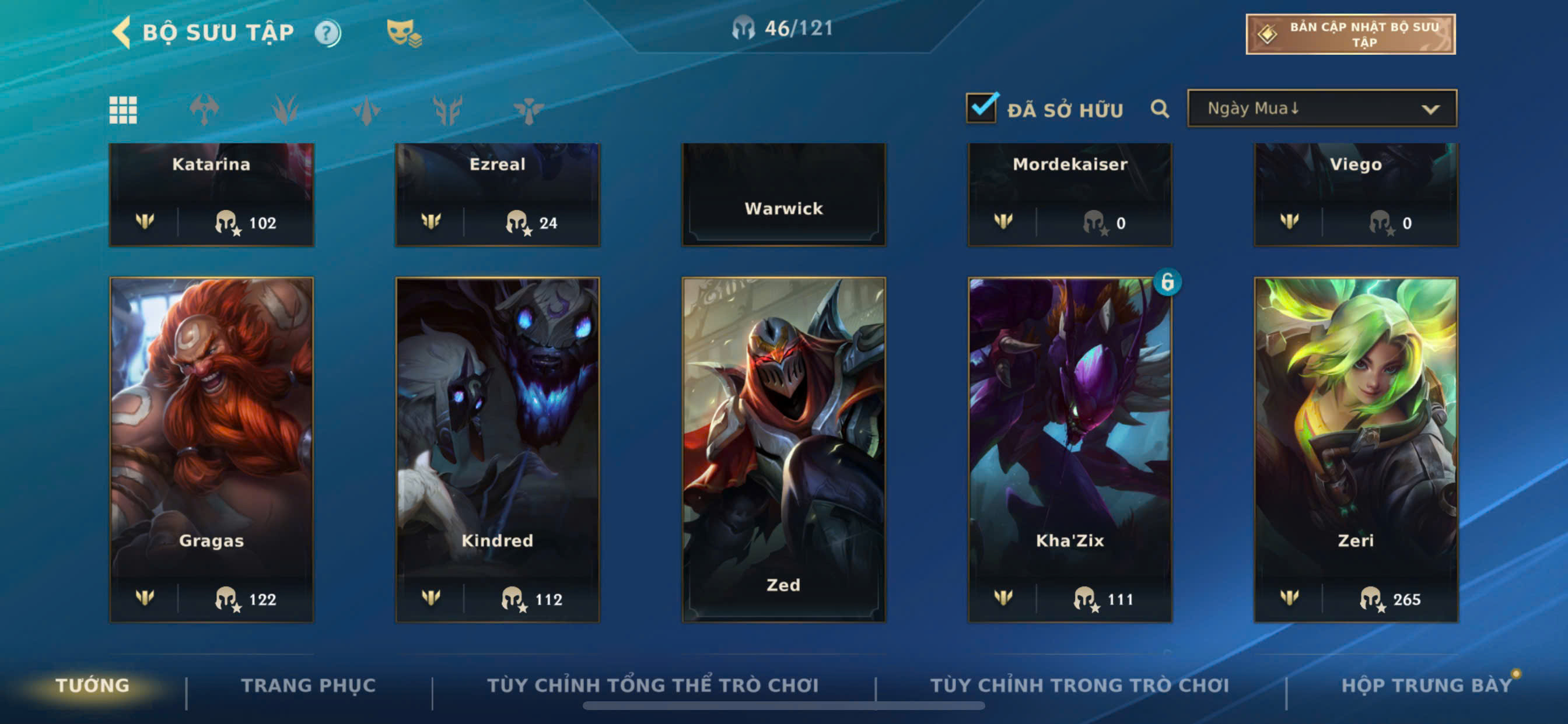Switch to the Trang Phục tab
The image size is (1568, 724).
(x=308, y=685)
